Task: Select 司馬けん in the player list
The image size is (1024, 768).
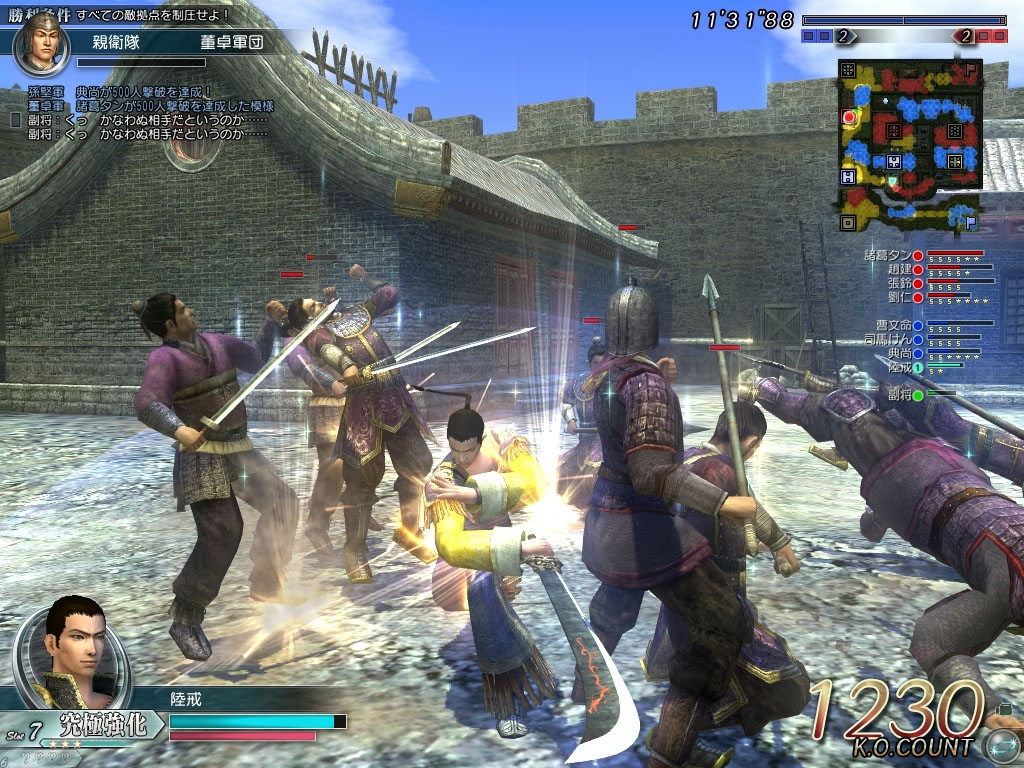Action: click(x=893, y=339)
